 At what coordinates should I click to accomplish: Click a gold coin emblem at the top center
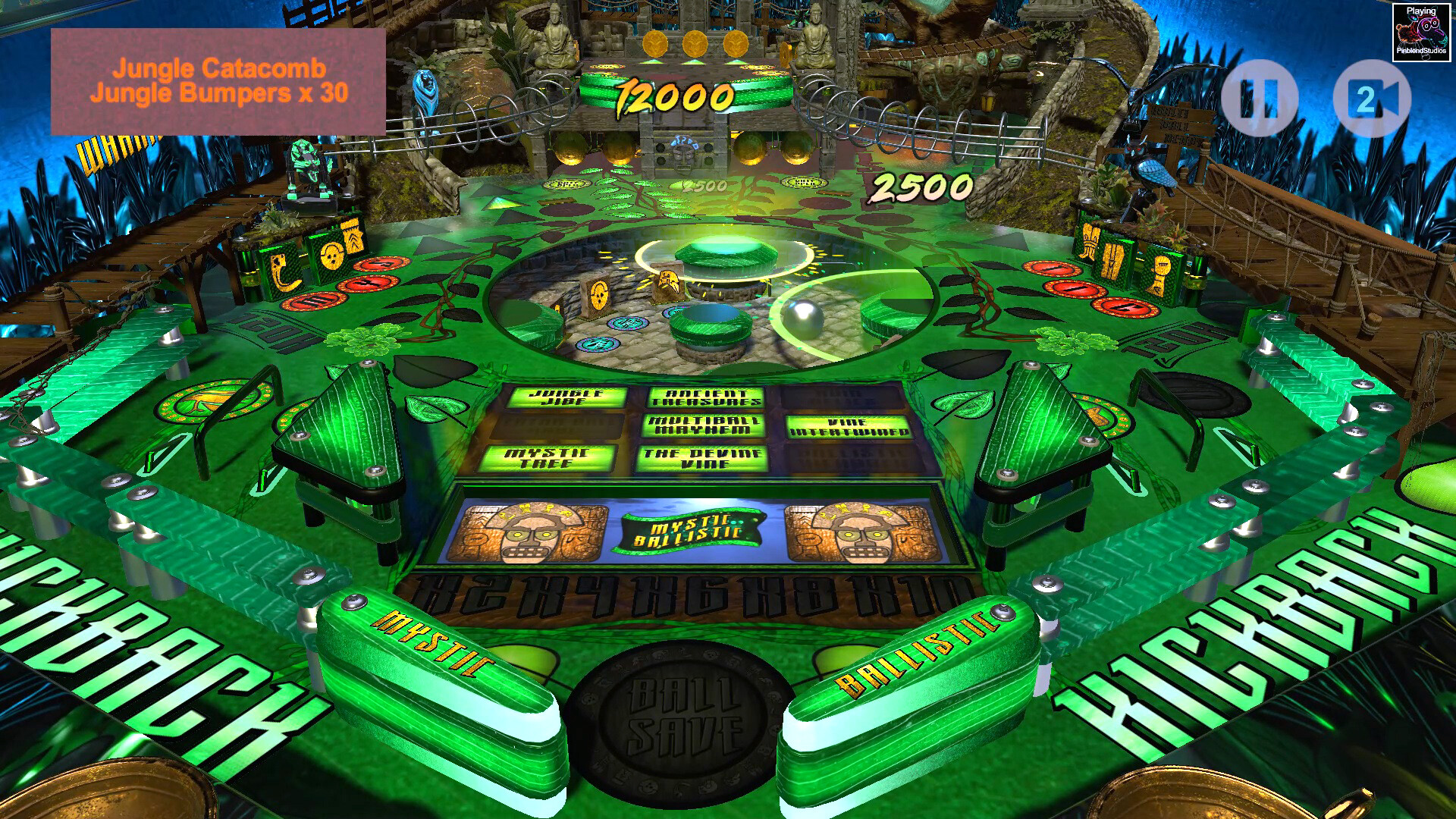click(x=697, y=44)
